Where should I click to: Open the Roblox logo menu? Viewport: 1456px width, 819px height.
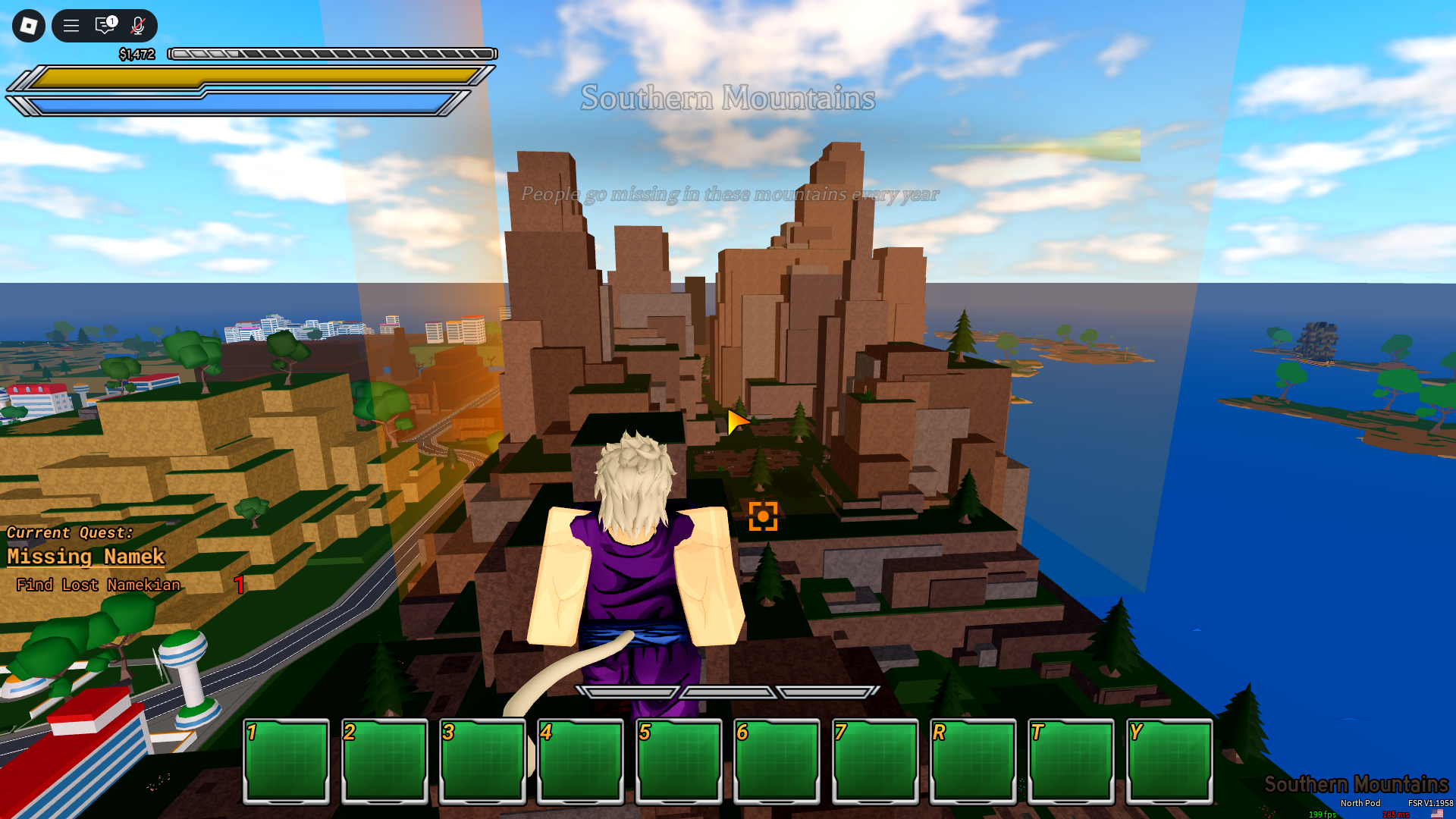click(x=29, y=26)
